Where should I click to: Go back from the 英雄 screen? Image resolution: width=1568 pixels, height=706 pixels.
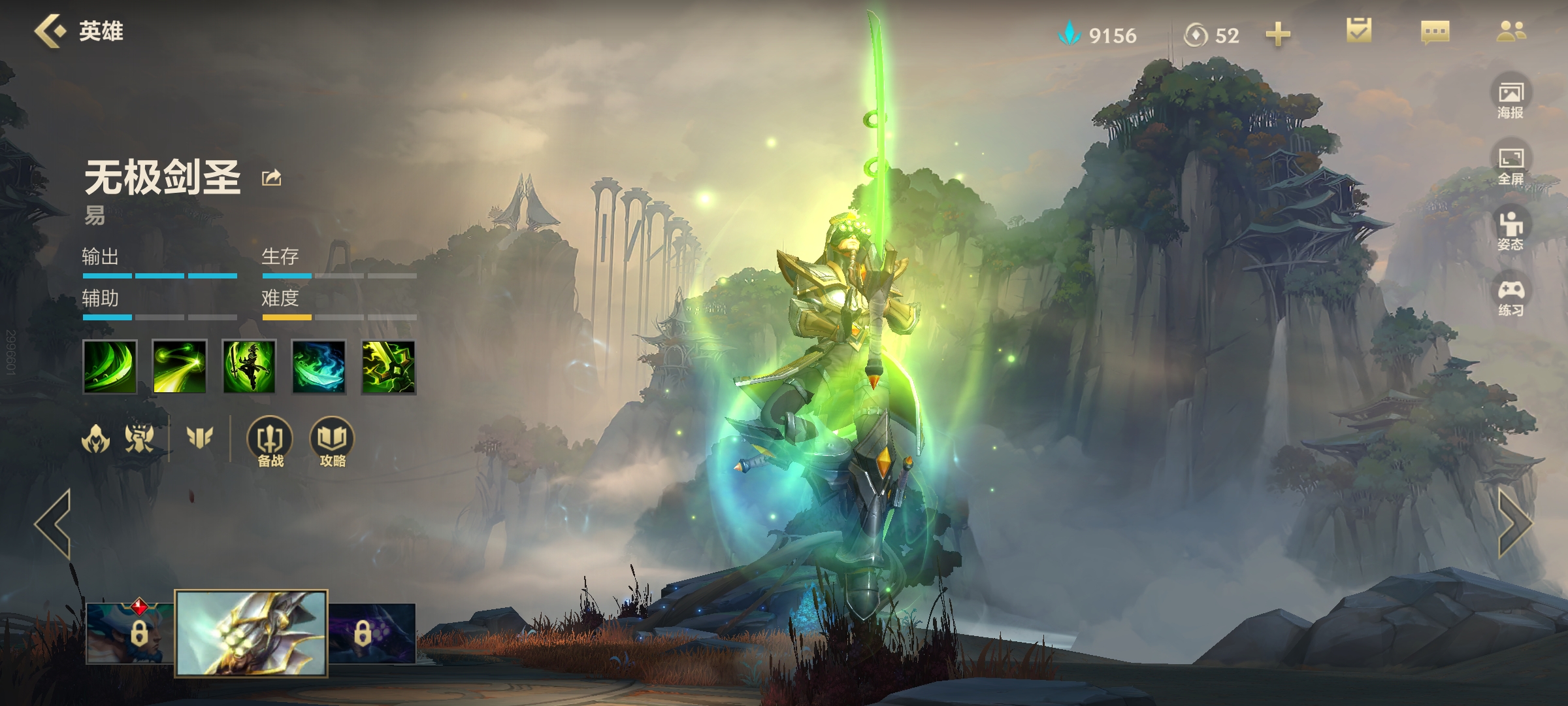[51, 31]
